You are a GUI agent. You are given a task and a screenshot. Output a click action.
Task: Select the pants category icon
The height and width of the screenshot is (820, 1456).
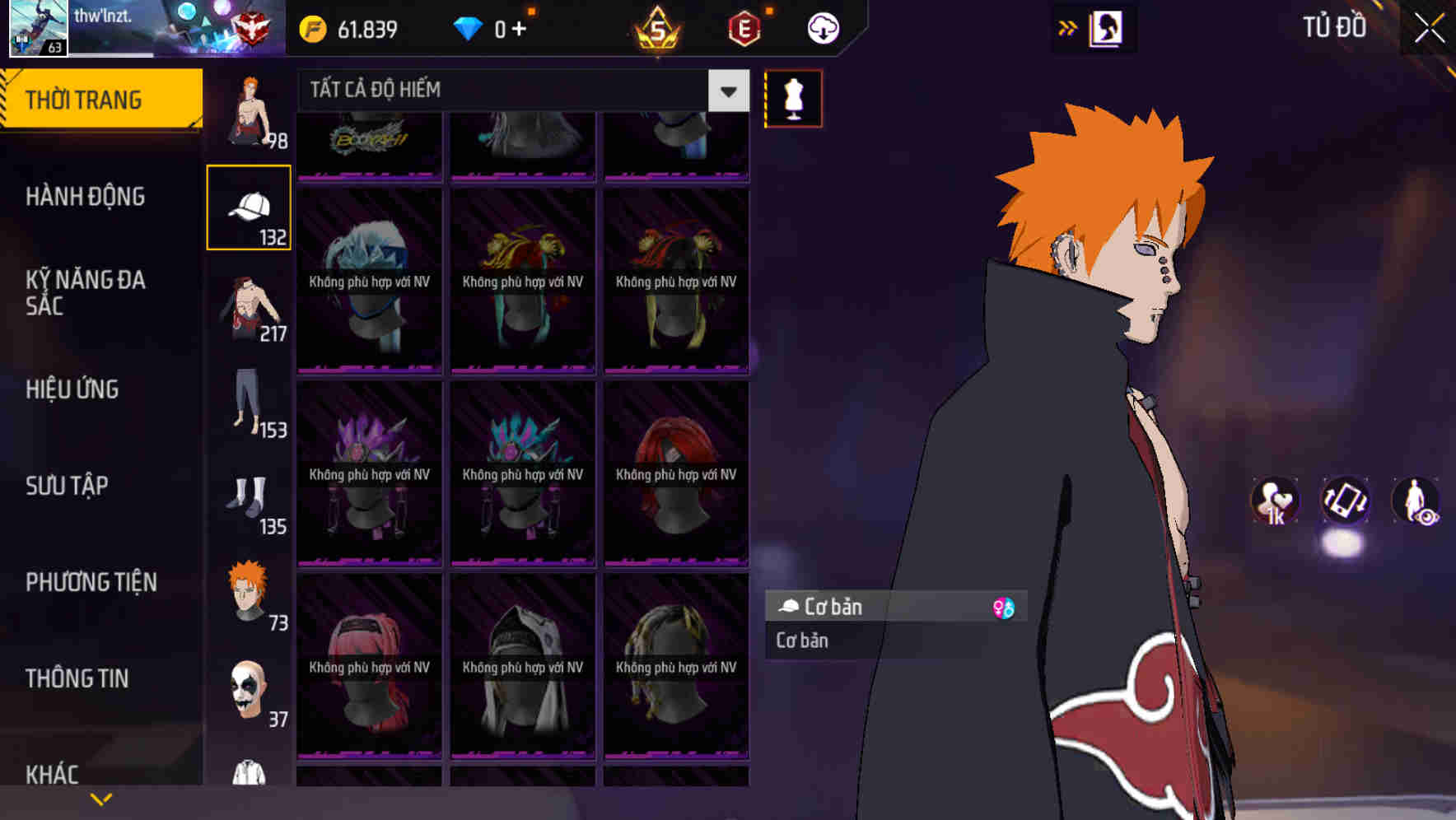pos(247,408)
